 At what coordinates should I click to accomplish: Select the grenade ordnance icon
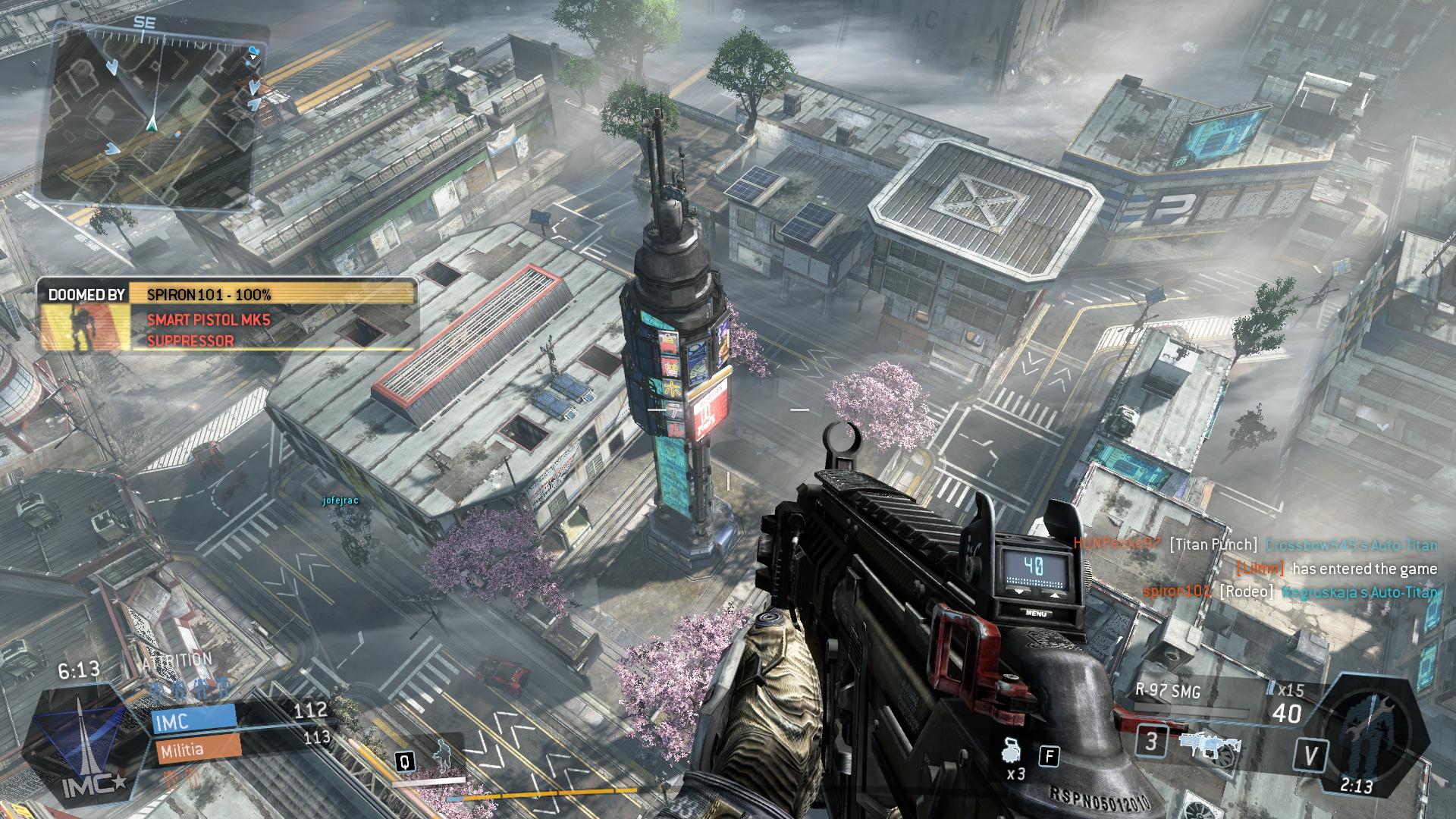click(x=1012, y=750)
